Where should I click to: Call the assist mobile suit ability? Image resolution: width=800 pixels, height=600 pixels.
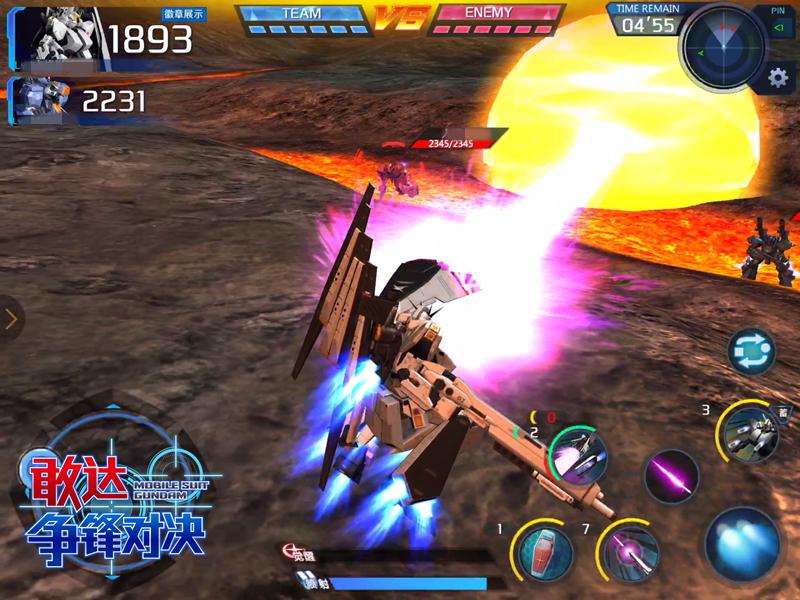click(750, 432)
